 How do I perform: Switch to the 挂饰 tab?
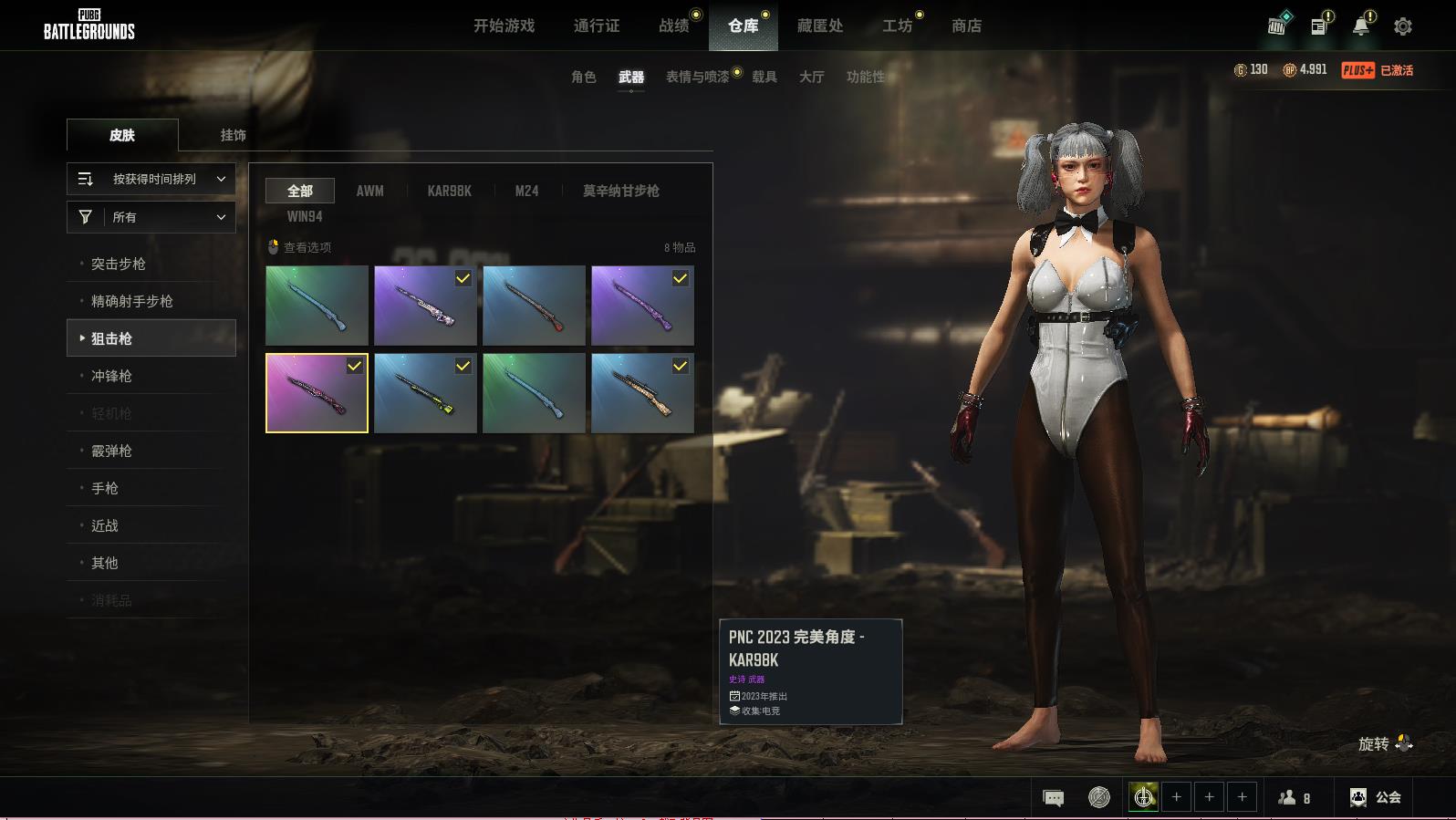(x=233, y=135)
